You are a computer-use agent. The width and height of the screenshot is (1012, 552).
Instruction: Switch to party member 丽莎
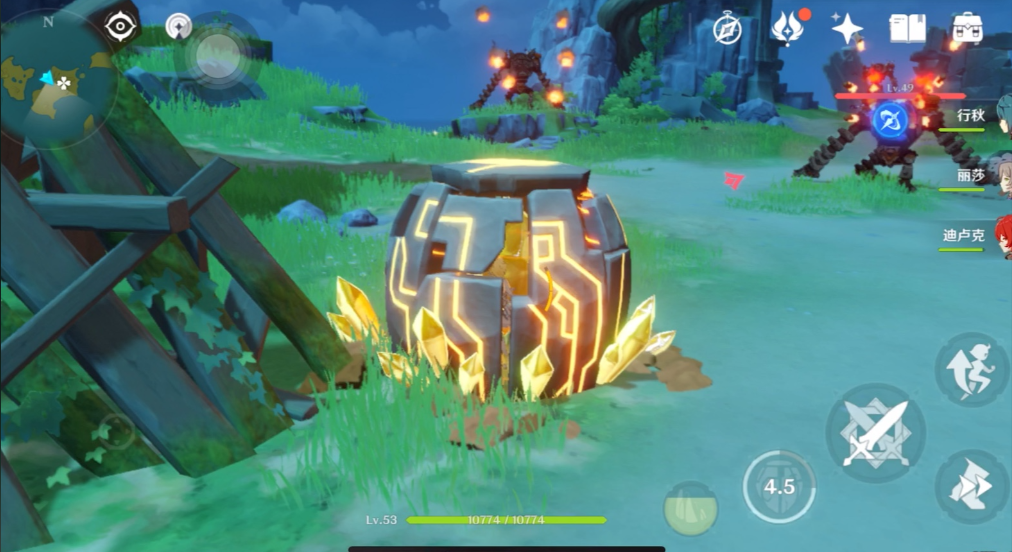click(x=970, y=176)
